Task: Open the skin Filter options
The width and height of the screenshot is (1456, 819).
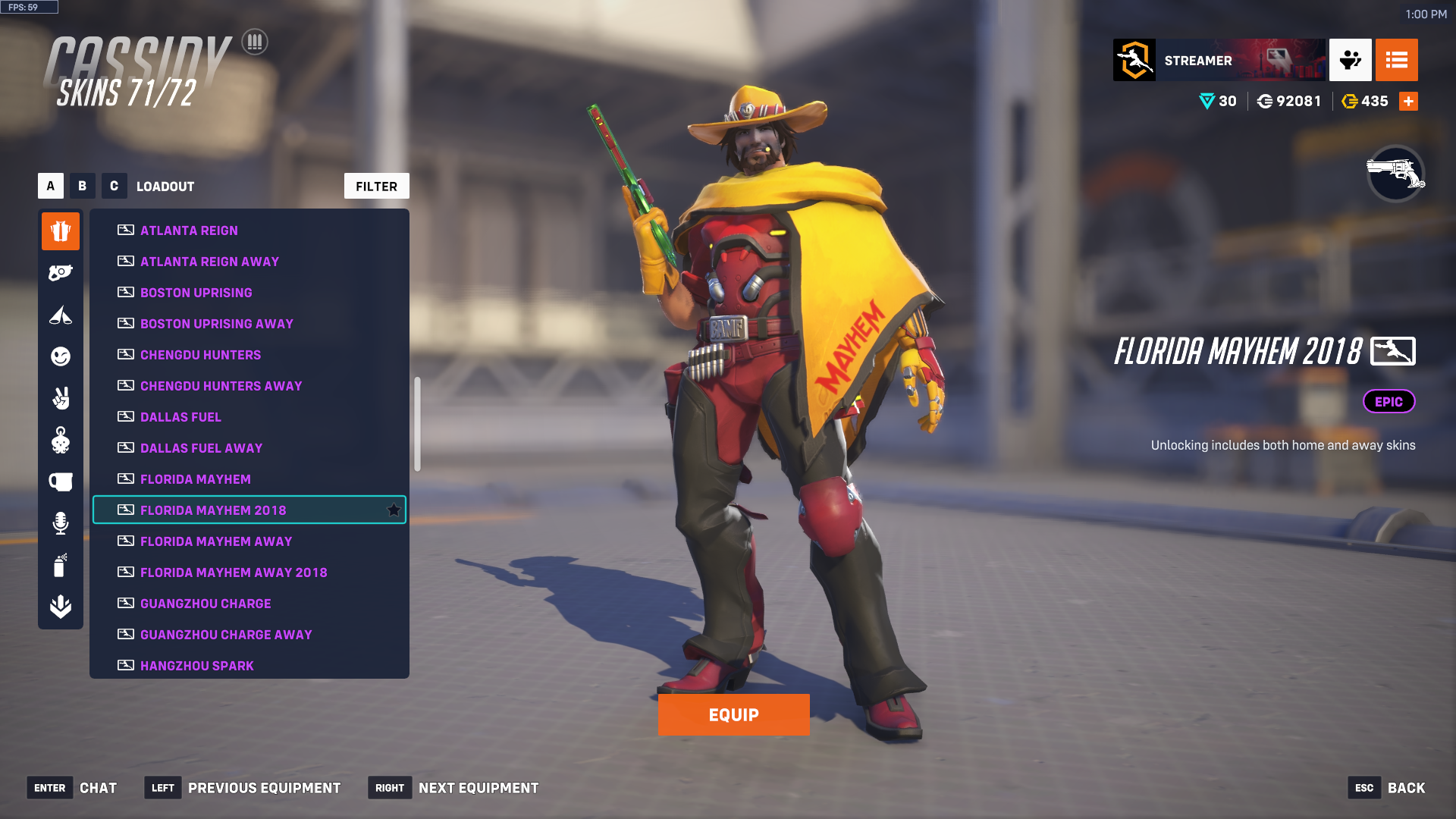Action: point(376,186)
